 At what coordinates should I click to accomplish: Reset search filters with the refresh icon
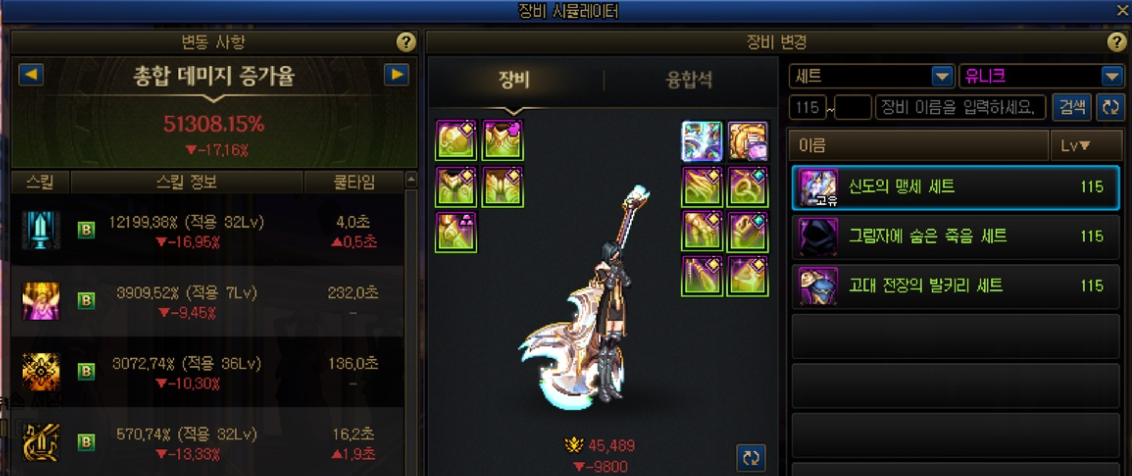[x=1108, y=107]
